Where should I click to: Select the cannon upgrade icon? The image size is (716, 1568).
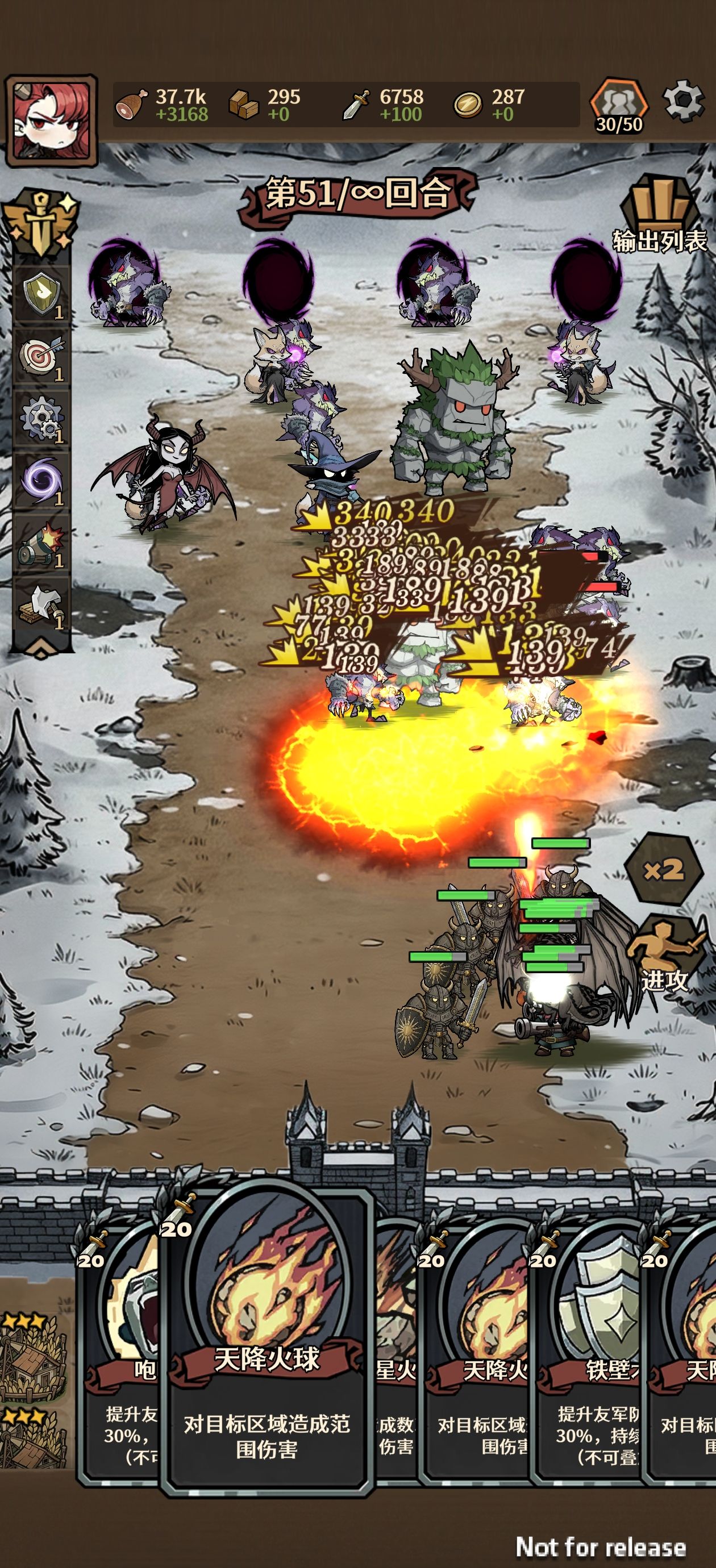tap(41, 543)
